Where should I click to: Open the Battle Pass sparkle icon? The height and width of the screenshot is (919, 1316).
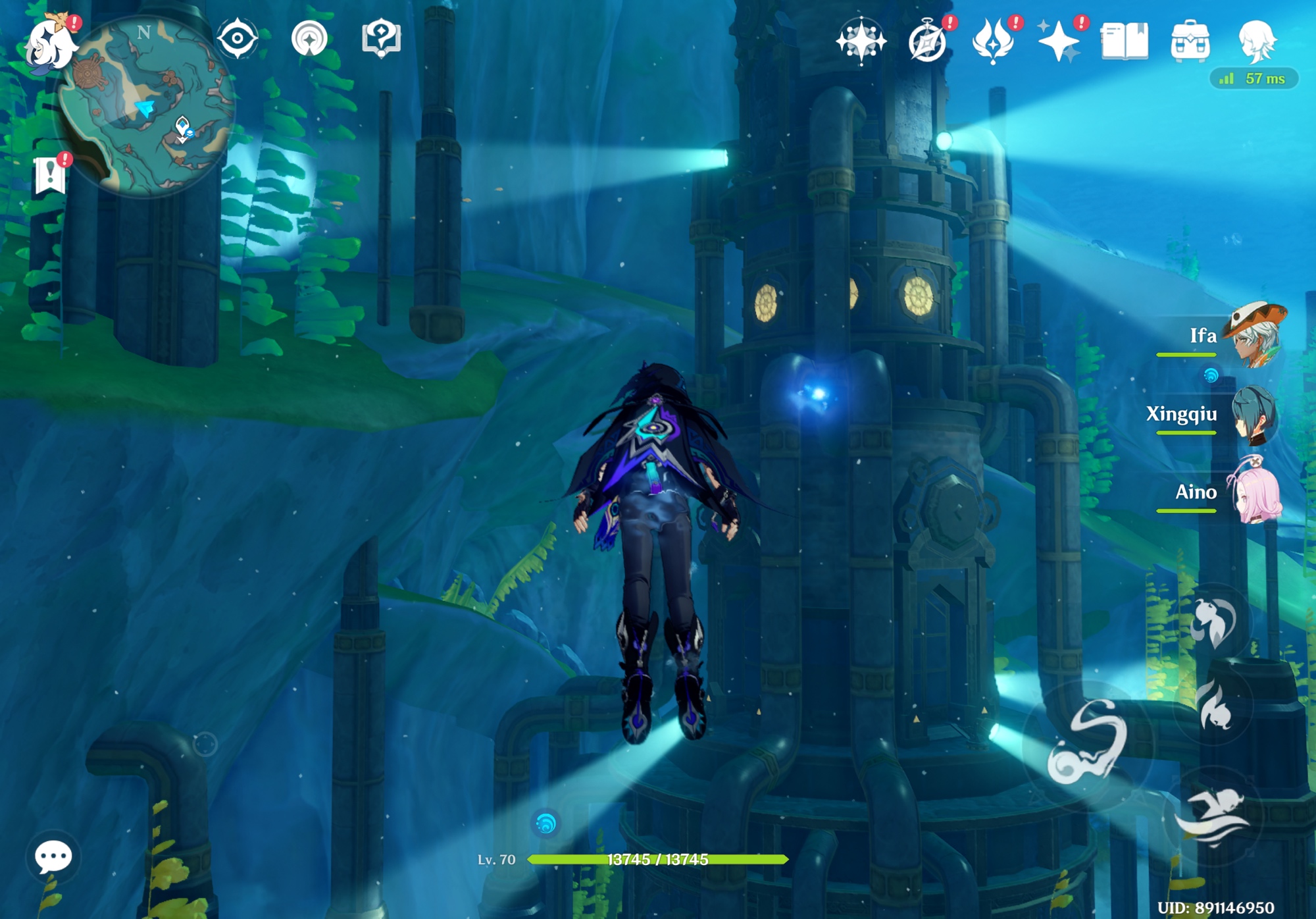[x=1058, y=42]
